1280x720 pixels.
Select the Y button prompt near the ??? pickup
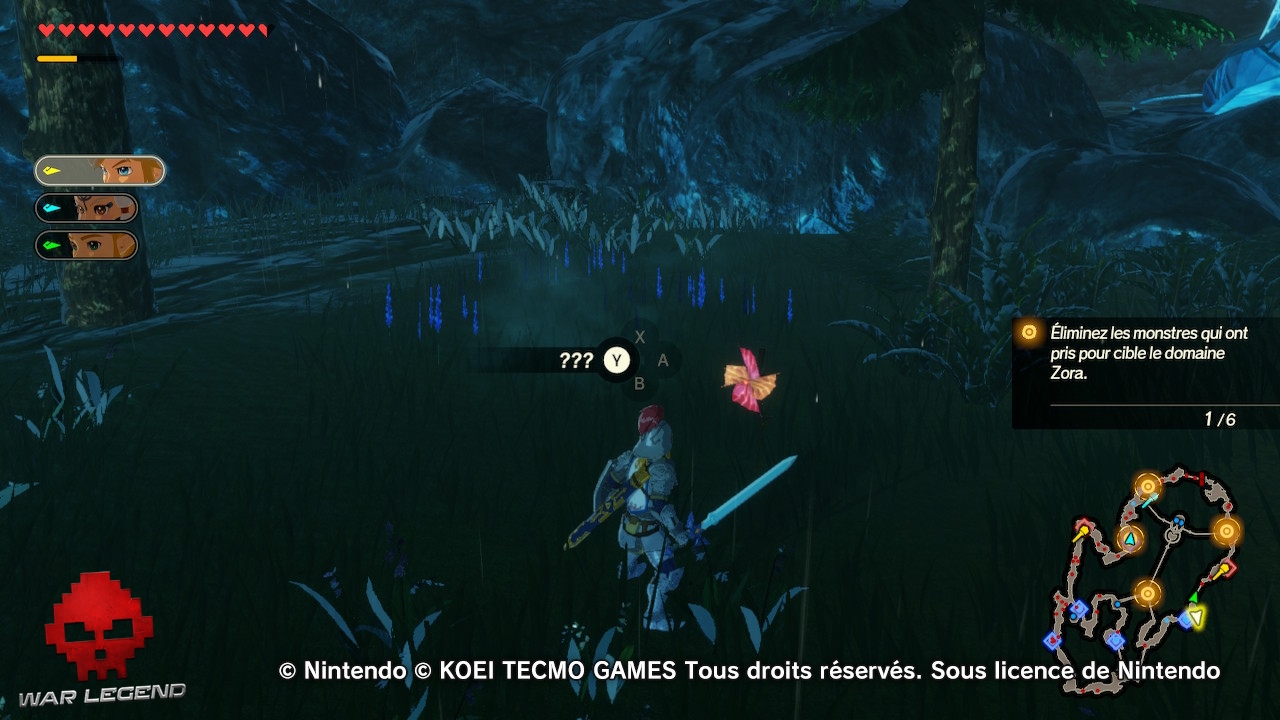click(617, 361)
